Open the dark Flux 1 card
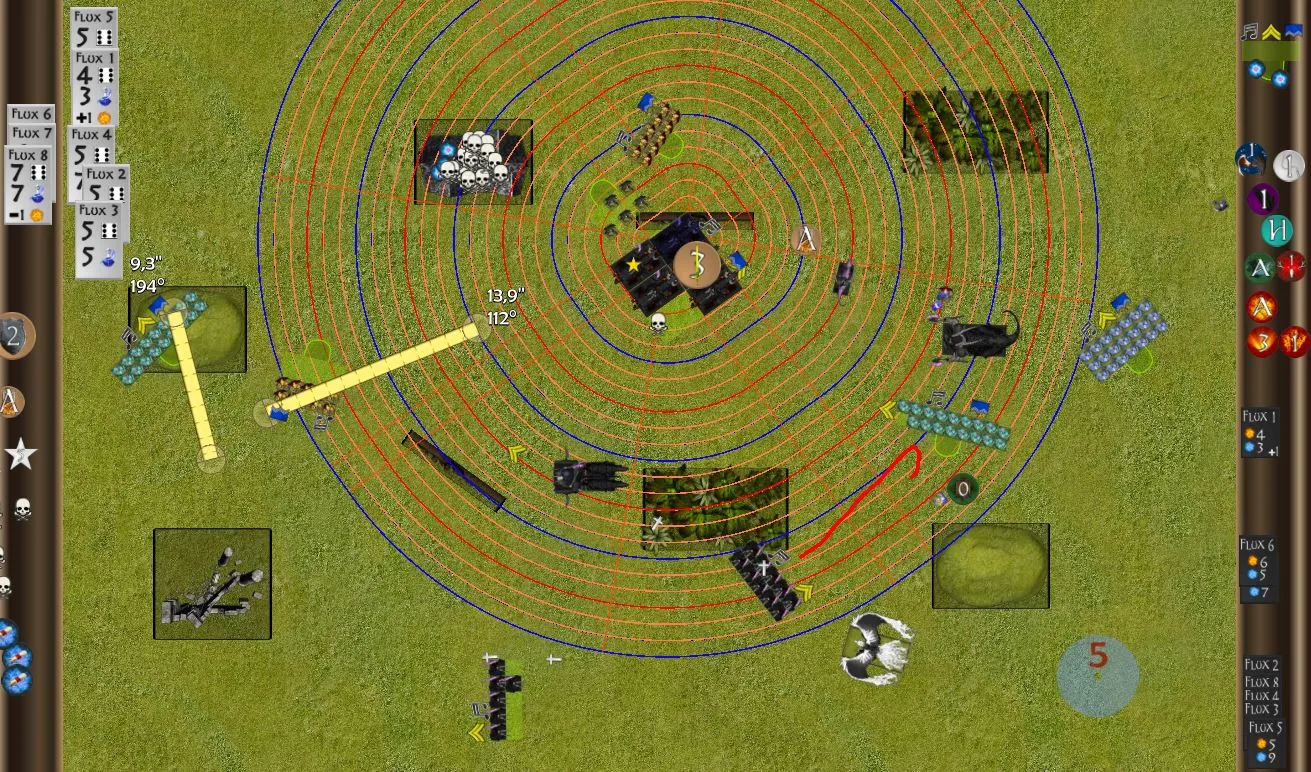 click(x=1259, y=433)
